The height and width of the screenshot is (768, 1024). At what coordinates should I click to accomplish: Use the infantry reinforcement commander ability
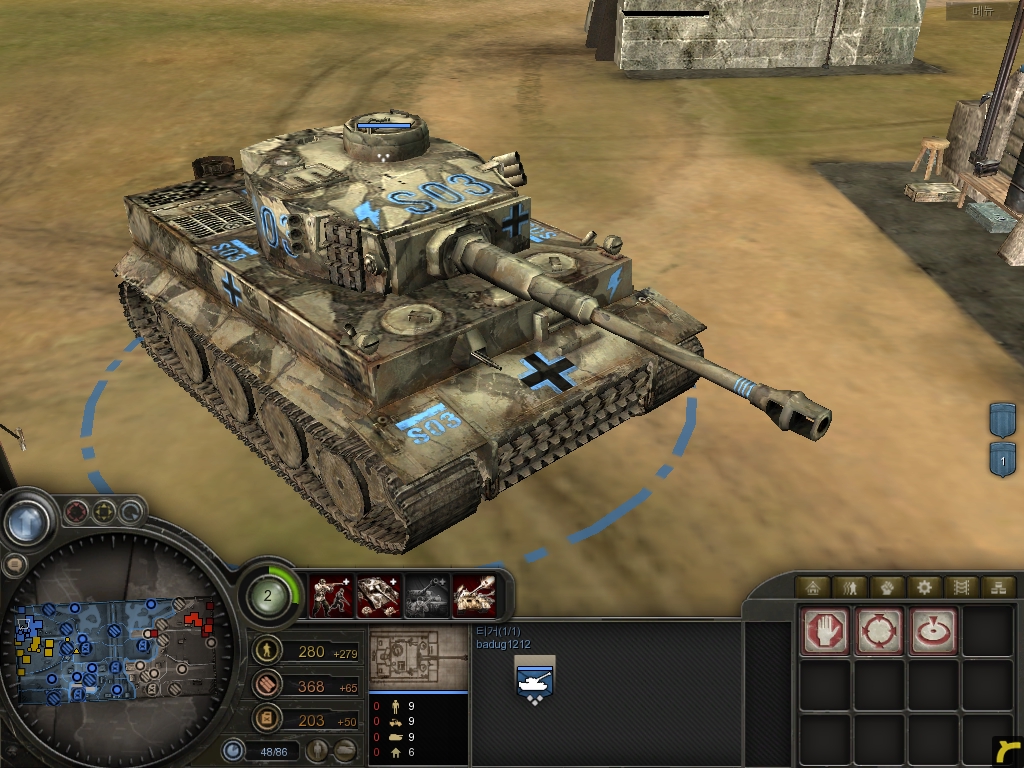click(331, 596)
